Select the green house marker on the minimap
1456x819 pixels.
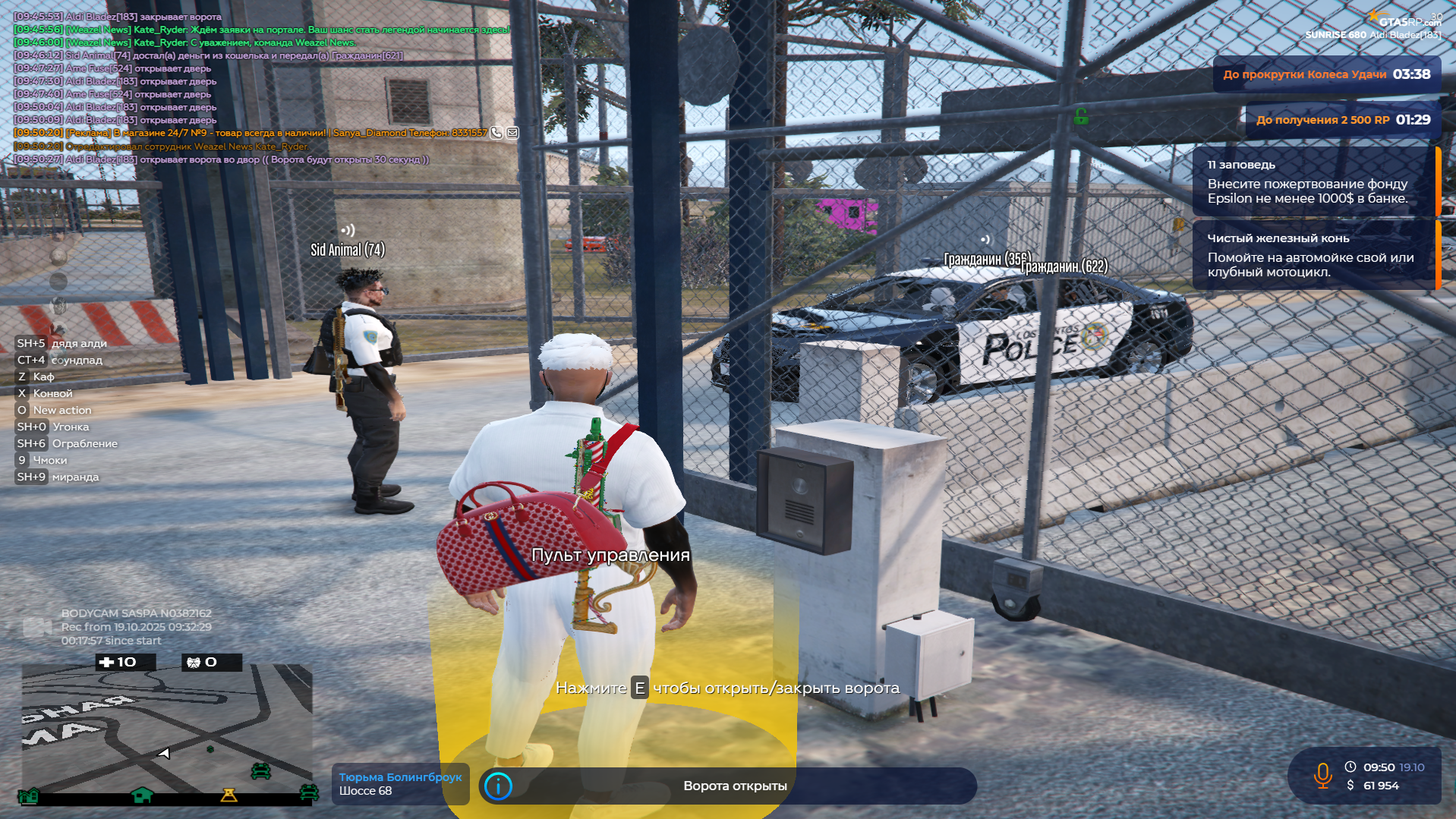[x=142, y=795]
